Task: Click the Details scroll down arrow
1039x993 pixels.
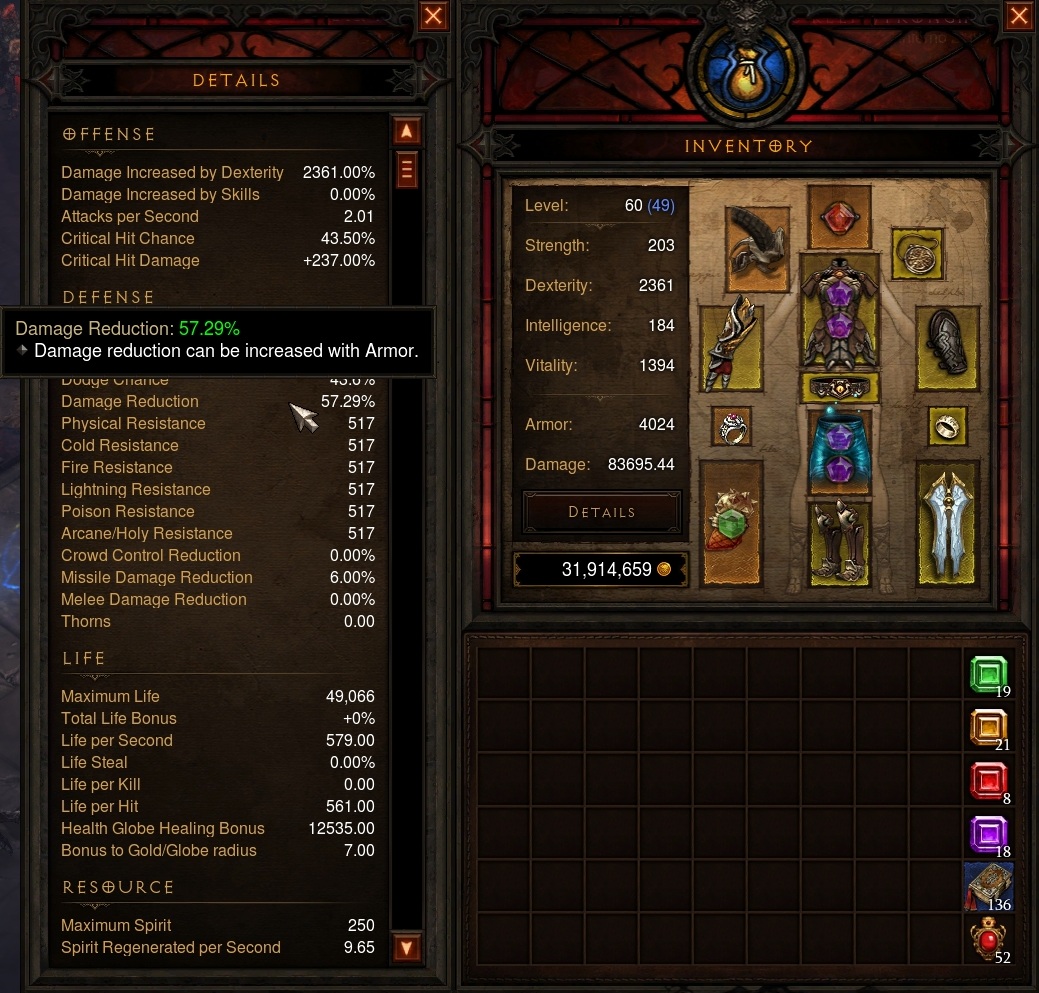Action: 406,946
